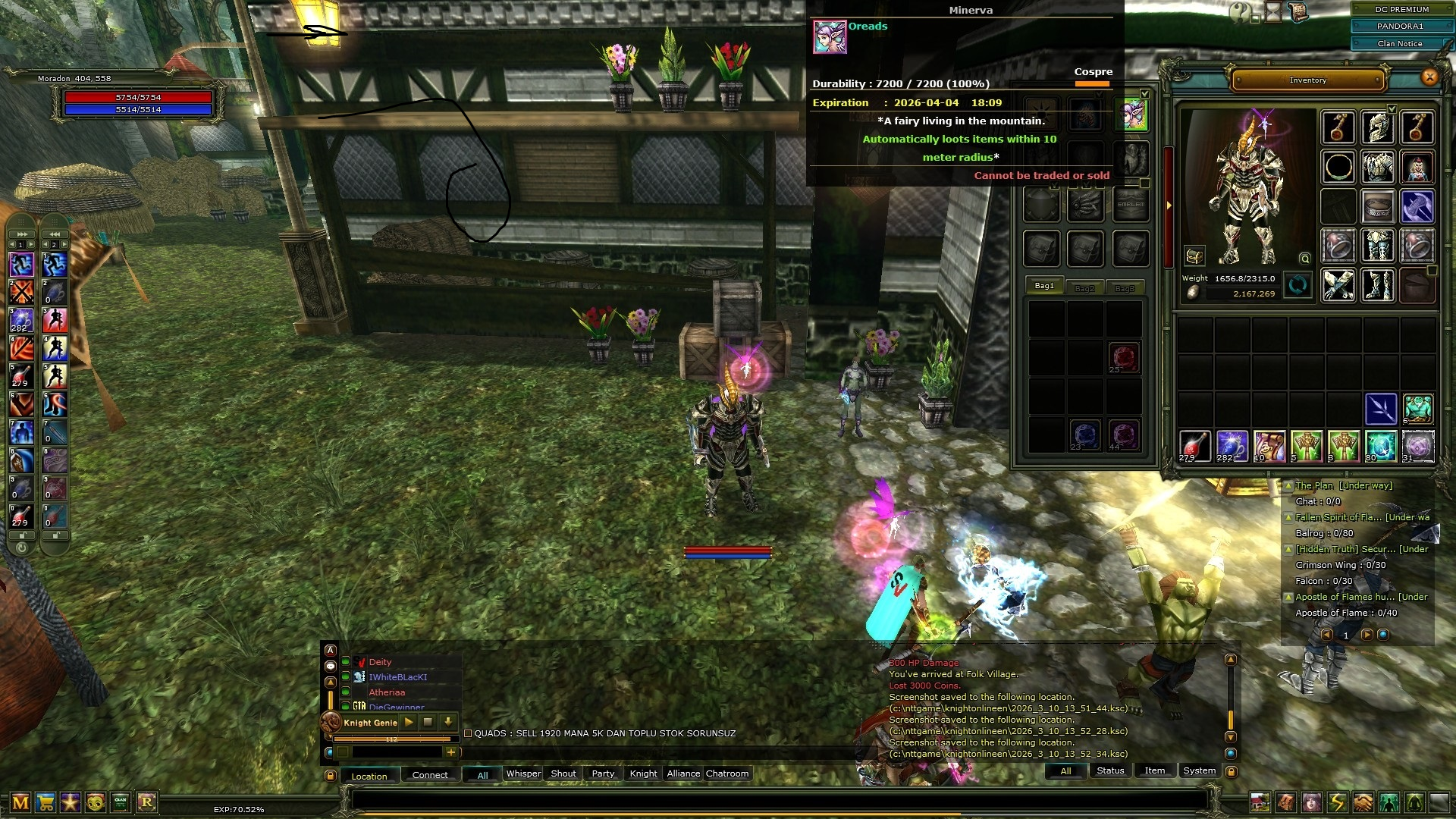The image size is (1456, 819).
Task: Click the DC PREMIUM button
Action: coord(1401,10)
